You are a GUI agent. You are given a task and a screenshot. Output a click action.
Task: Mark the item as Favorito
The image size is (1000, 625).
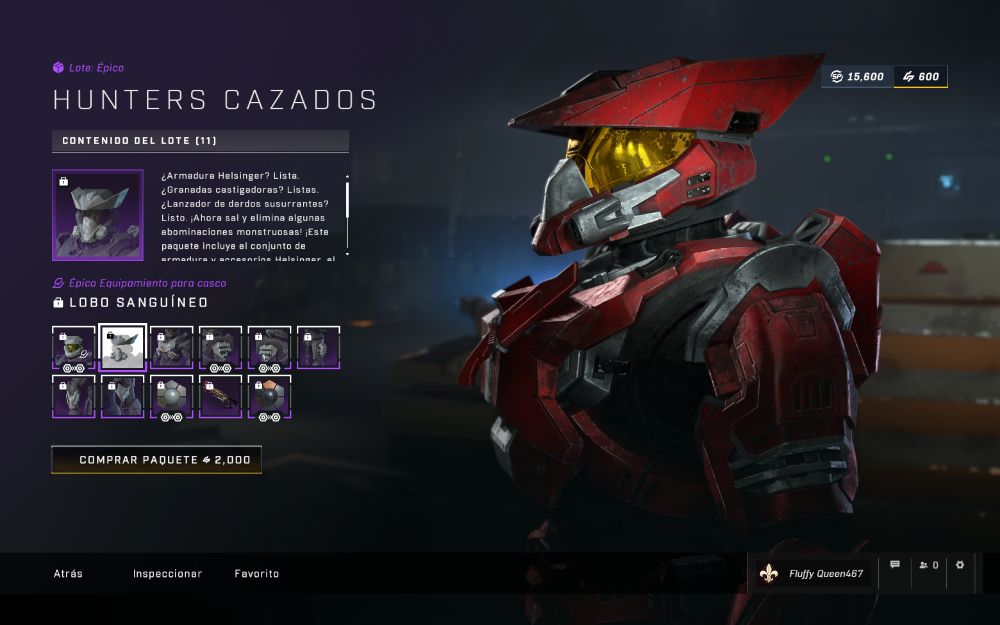tap(257, 574)
